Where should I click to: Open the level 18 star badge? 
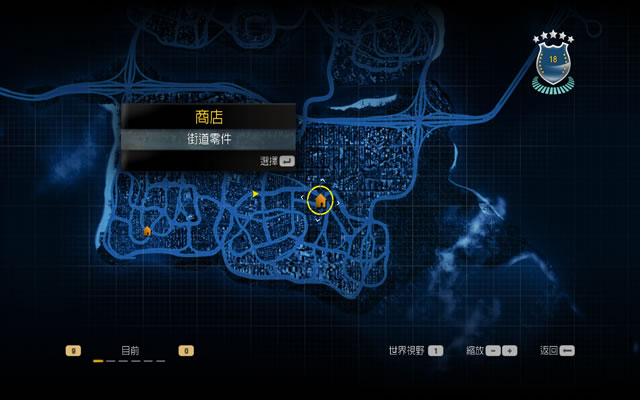click(553, 62)
